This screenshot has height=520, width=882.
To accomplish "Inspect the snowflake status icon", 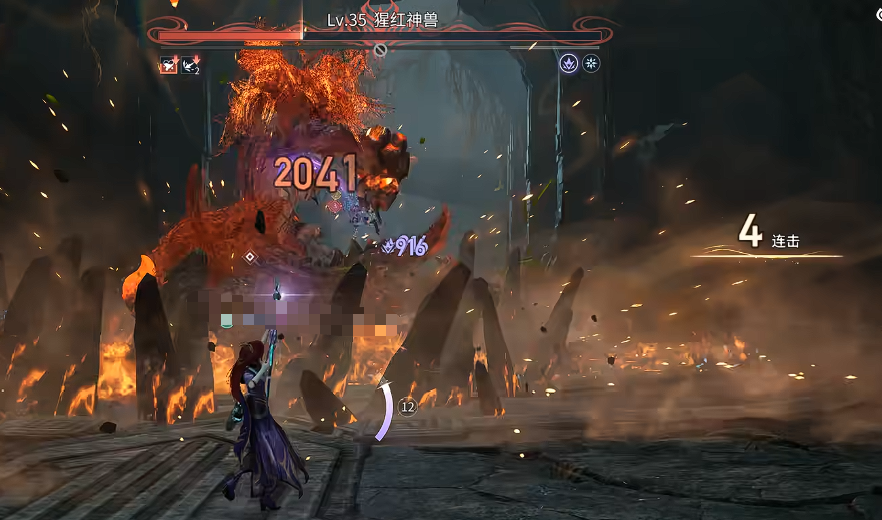I will tap(592, 64).
